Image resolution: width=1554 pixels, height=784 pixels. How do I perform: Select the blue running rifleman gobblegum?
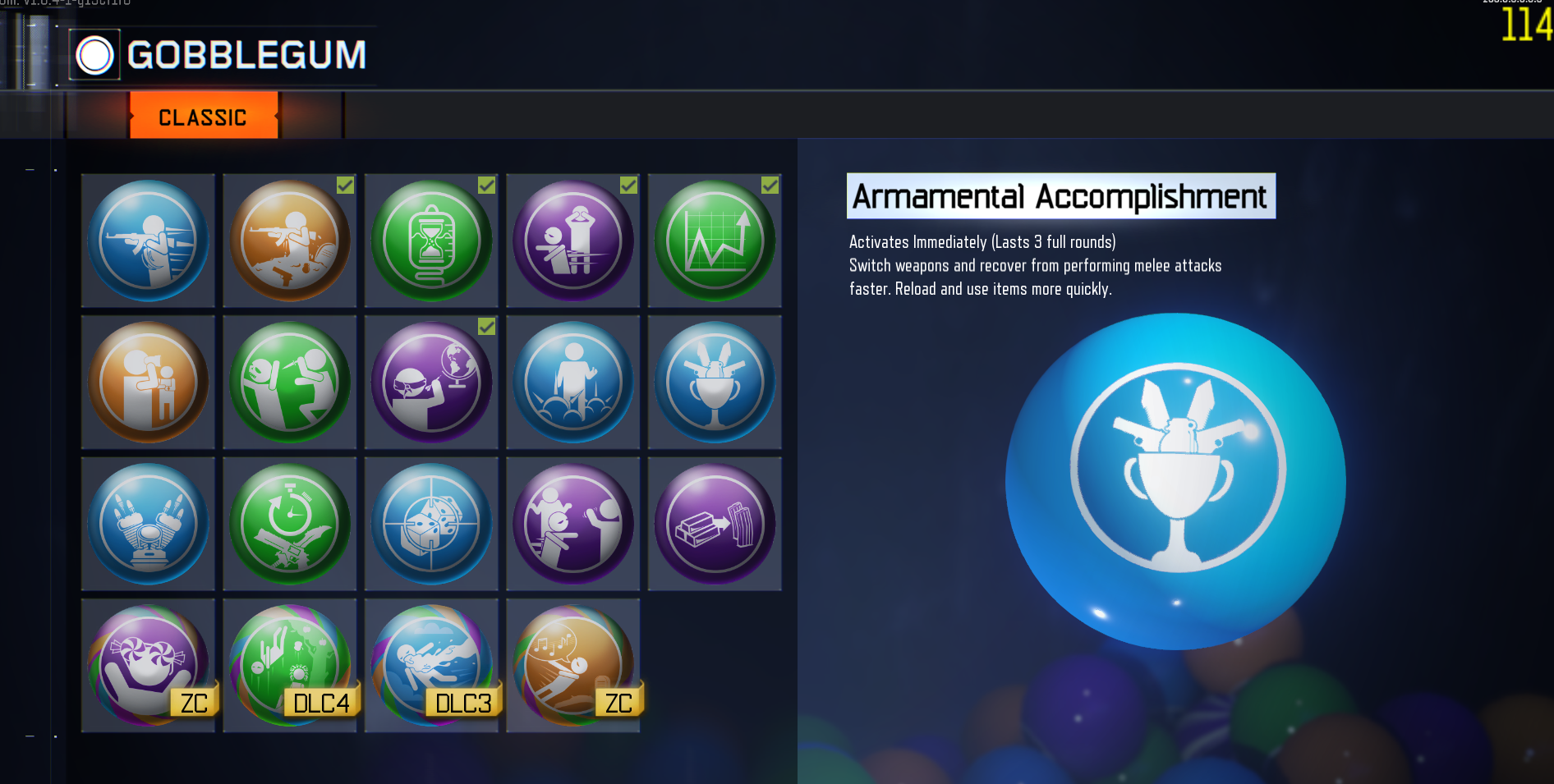click(x=148, y=241)
